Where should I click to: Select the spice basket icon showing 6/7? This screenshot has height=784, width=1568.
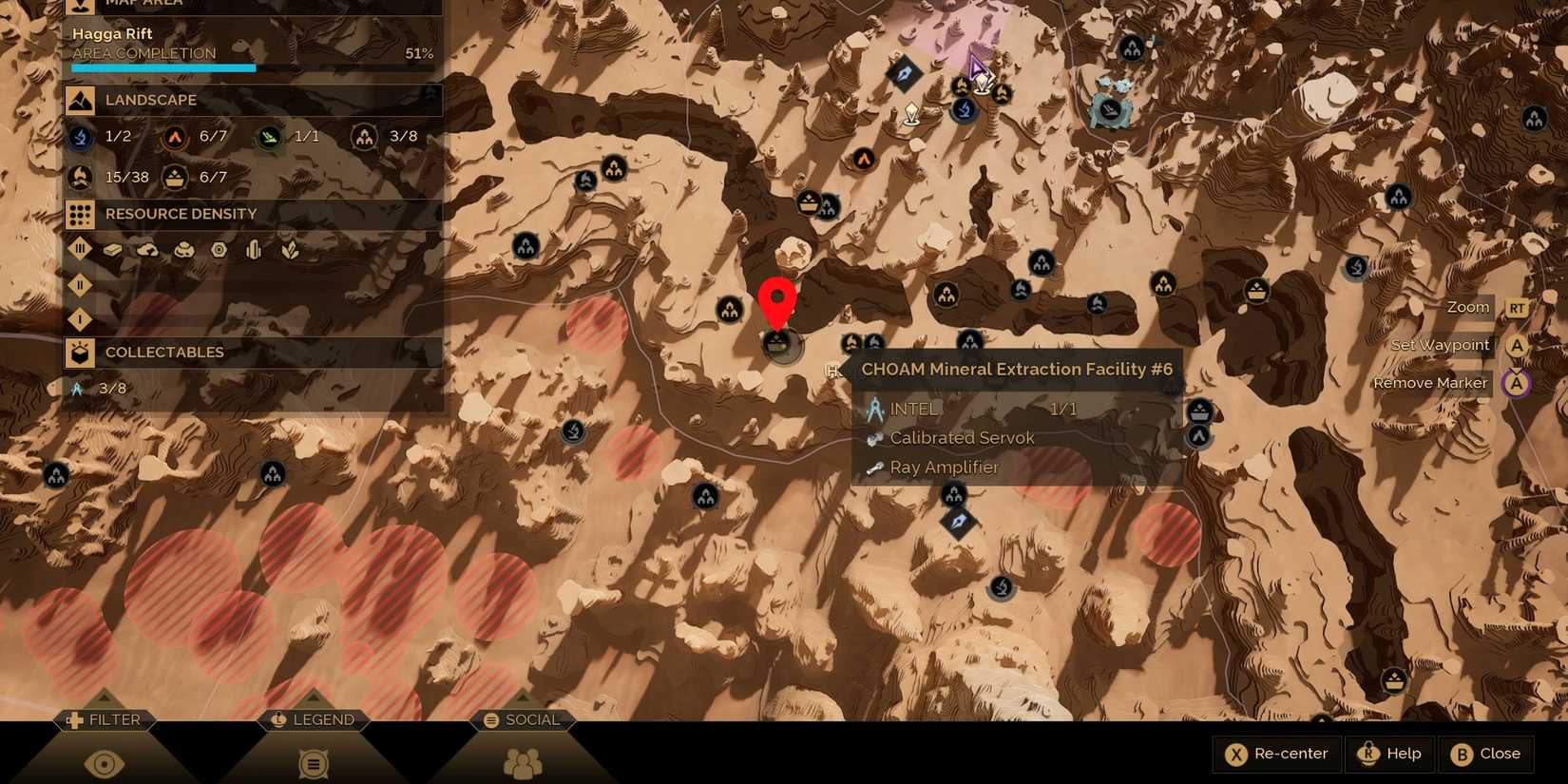pyautogui.click(x=174, y=178)
